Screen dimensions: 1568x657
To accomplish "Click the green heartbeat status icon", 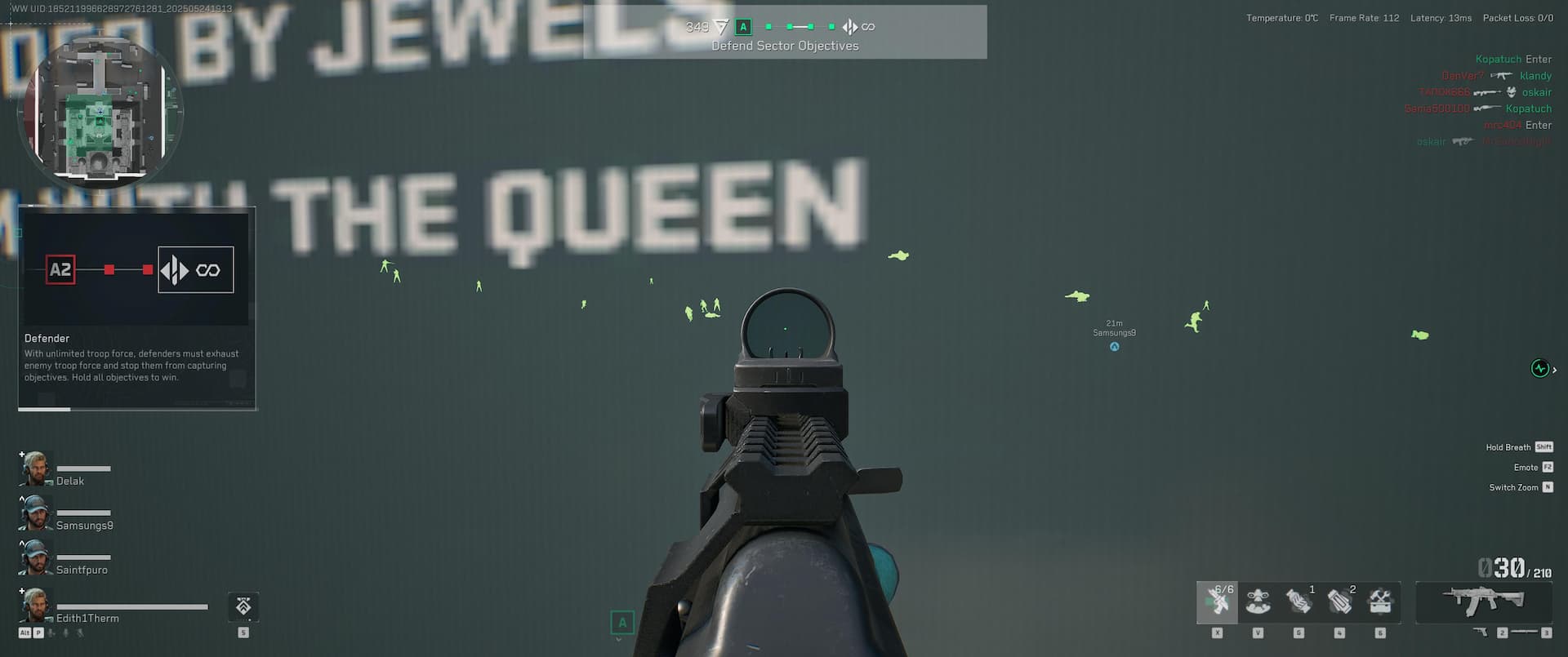I will (1539, 369).
